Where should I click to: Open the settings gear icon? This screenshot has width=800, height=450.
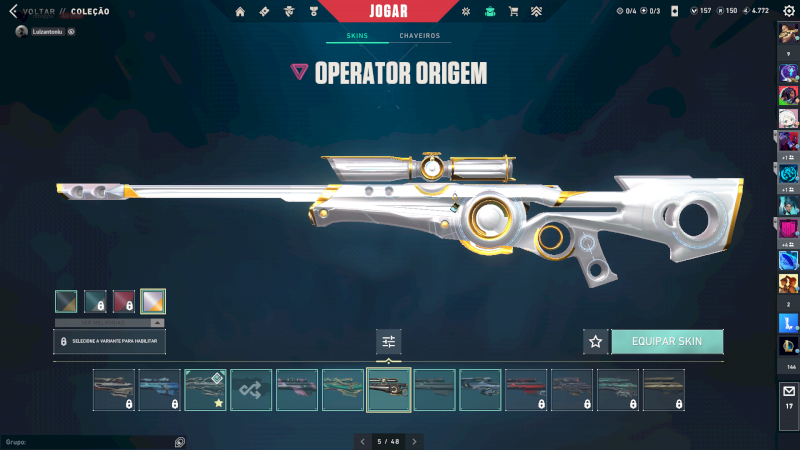[789, 11]
